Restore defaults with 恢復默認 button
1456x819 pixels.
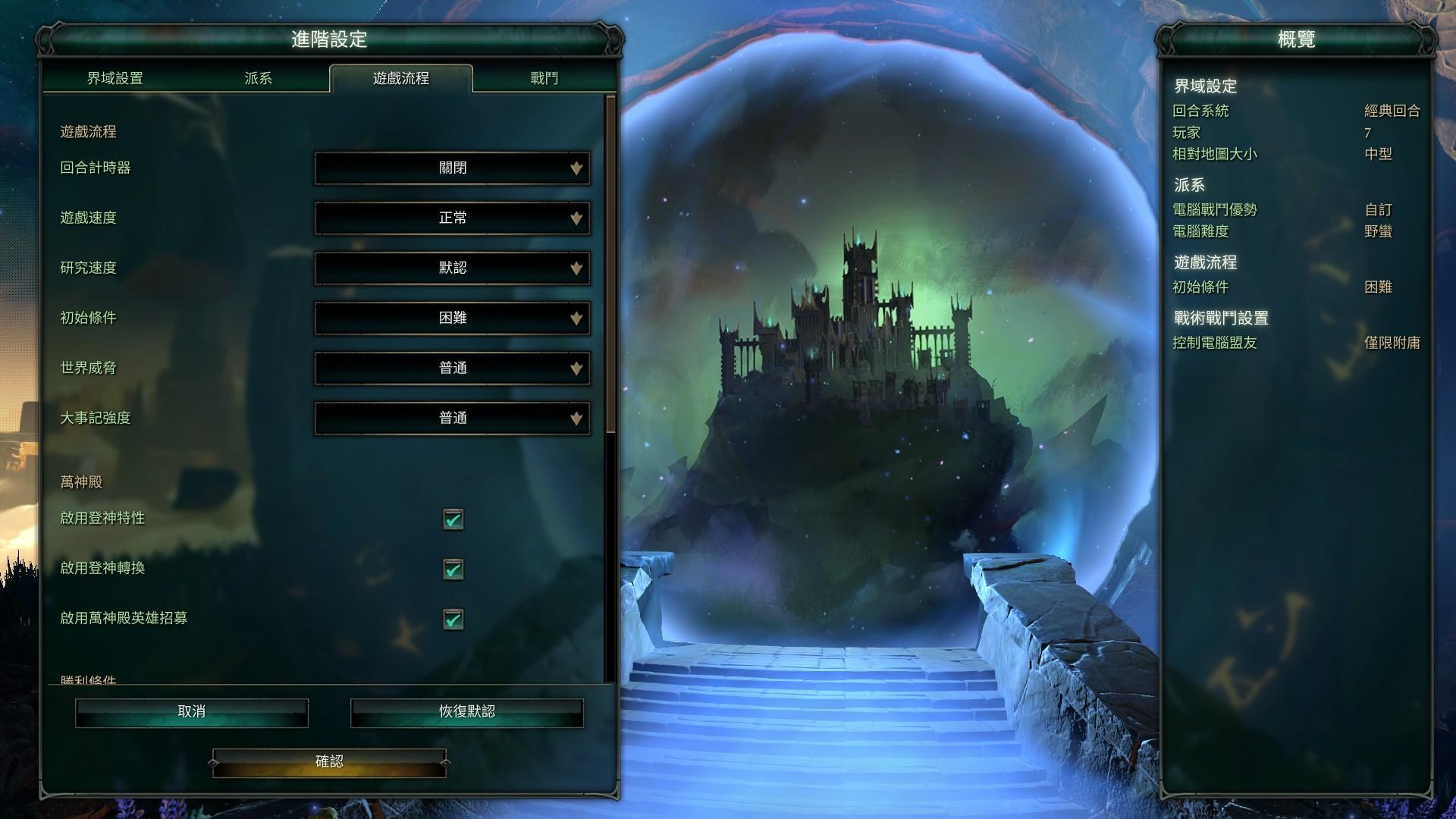tap(466, 712)
